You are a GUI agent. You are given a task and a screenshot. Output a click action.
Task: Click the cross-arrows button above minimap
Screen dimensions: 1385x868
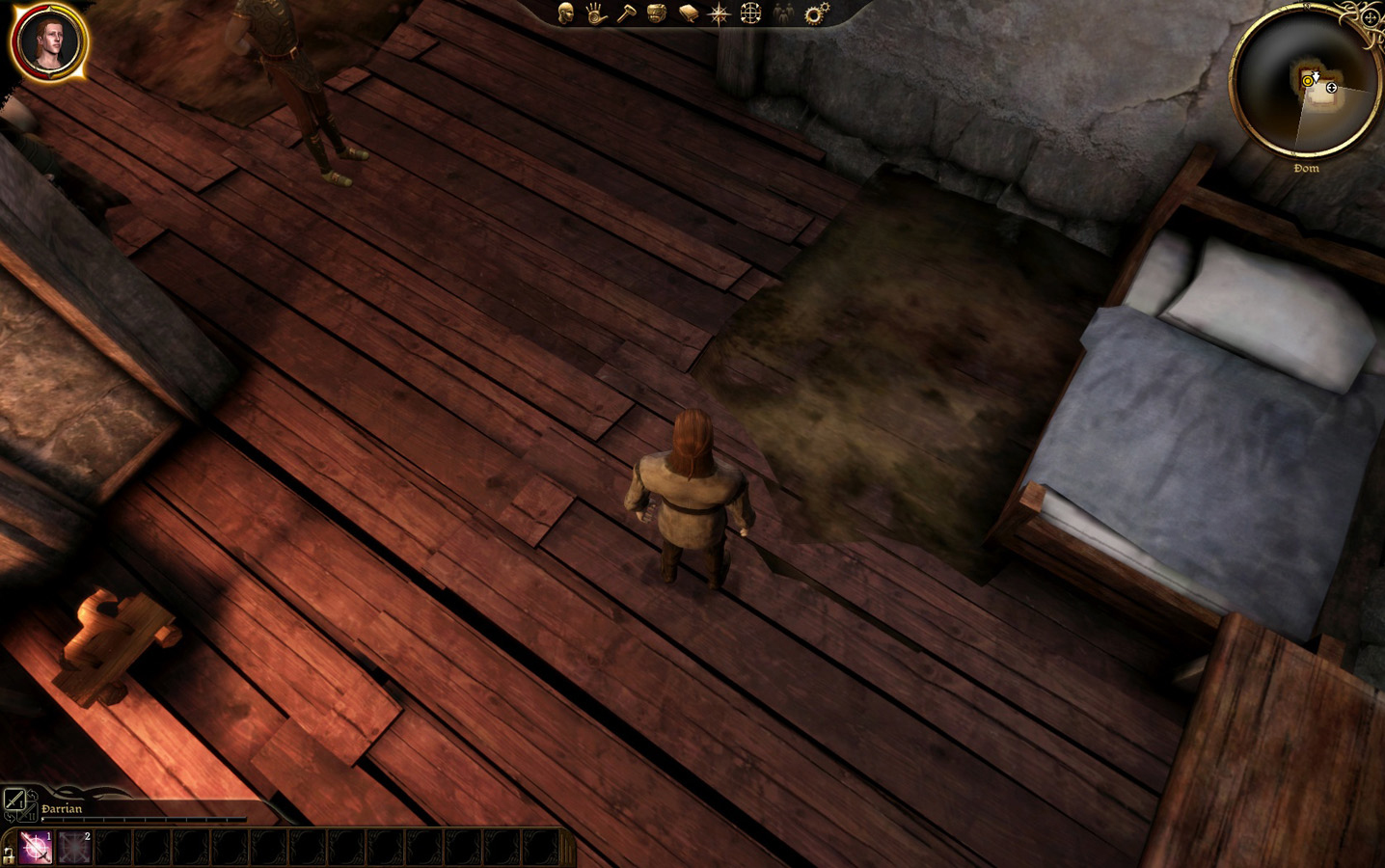pos(1370,17)
